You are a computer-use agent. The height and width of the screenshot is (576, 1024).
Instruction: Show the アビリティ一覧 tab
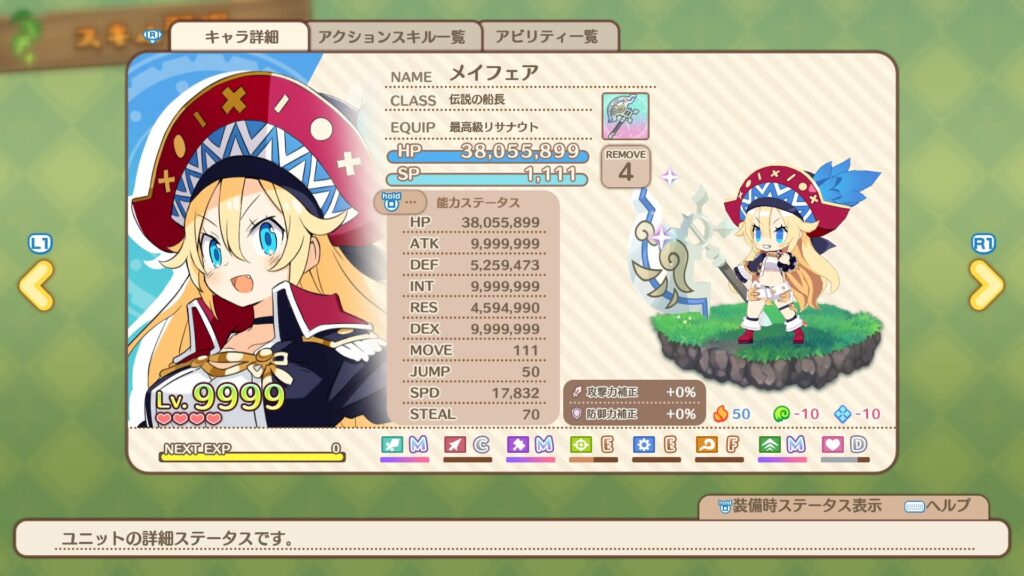(x=549, y=37)
